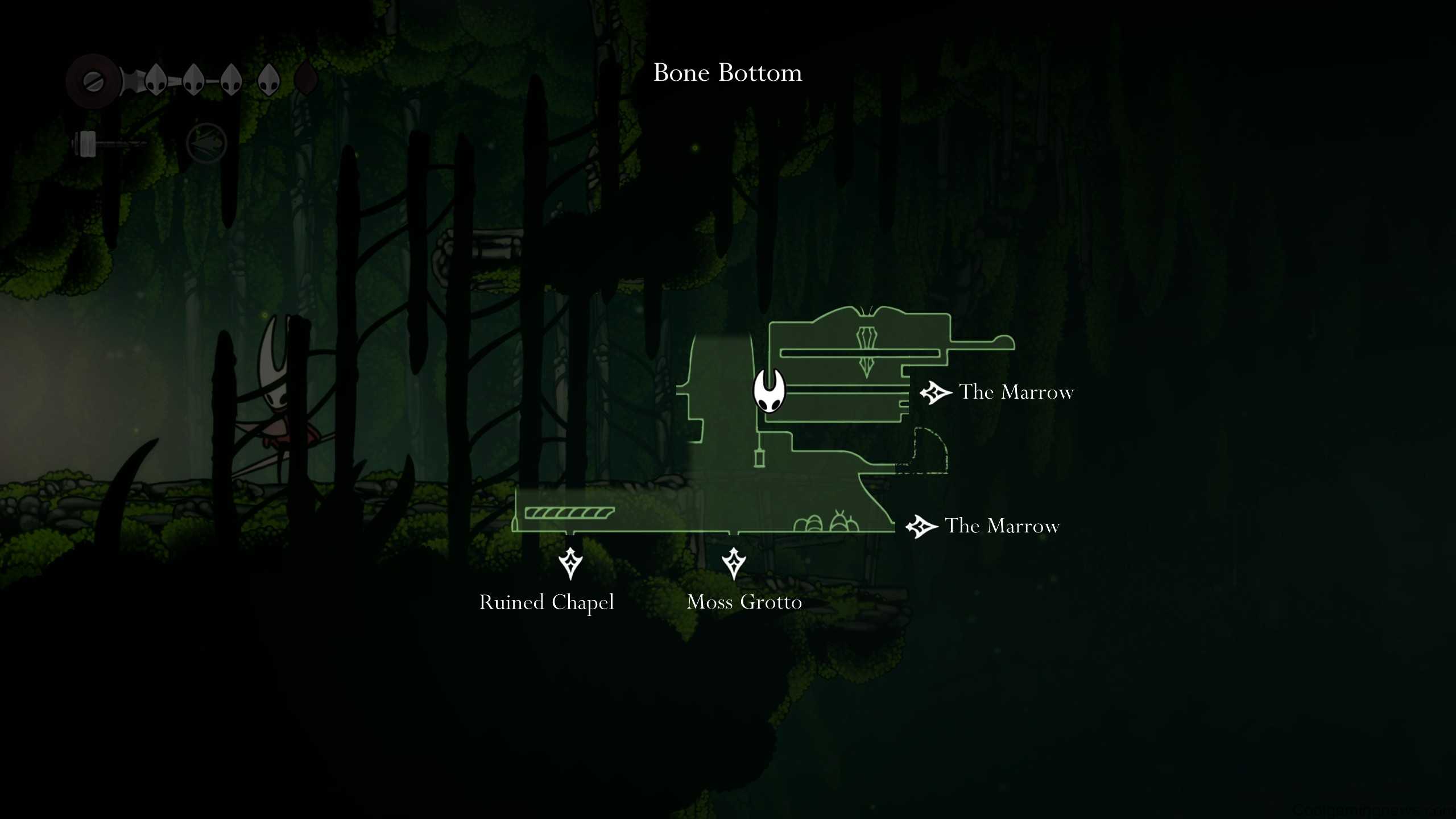Click the Bone Bottom area title

(728, 73)
